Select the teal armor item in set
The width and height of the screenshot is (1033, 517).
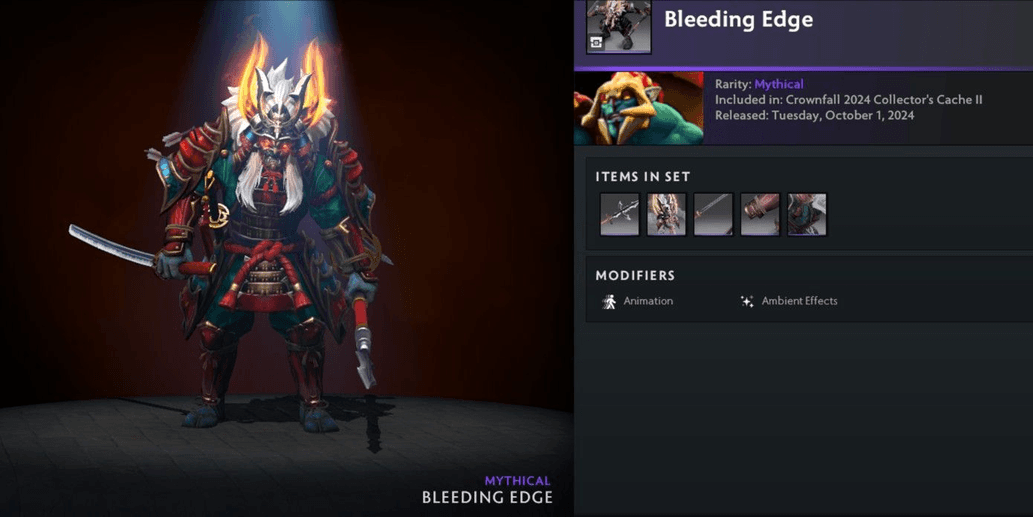pyautogui.click(x=807, y=214)
